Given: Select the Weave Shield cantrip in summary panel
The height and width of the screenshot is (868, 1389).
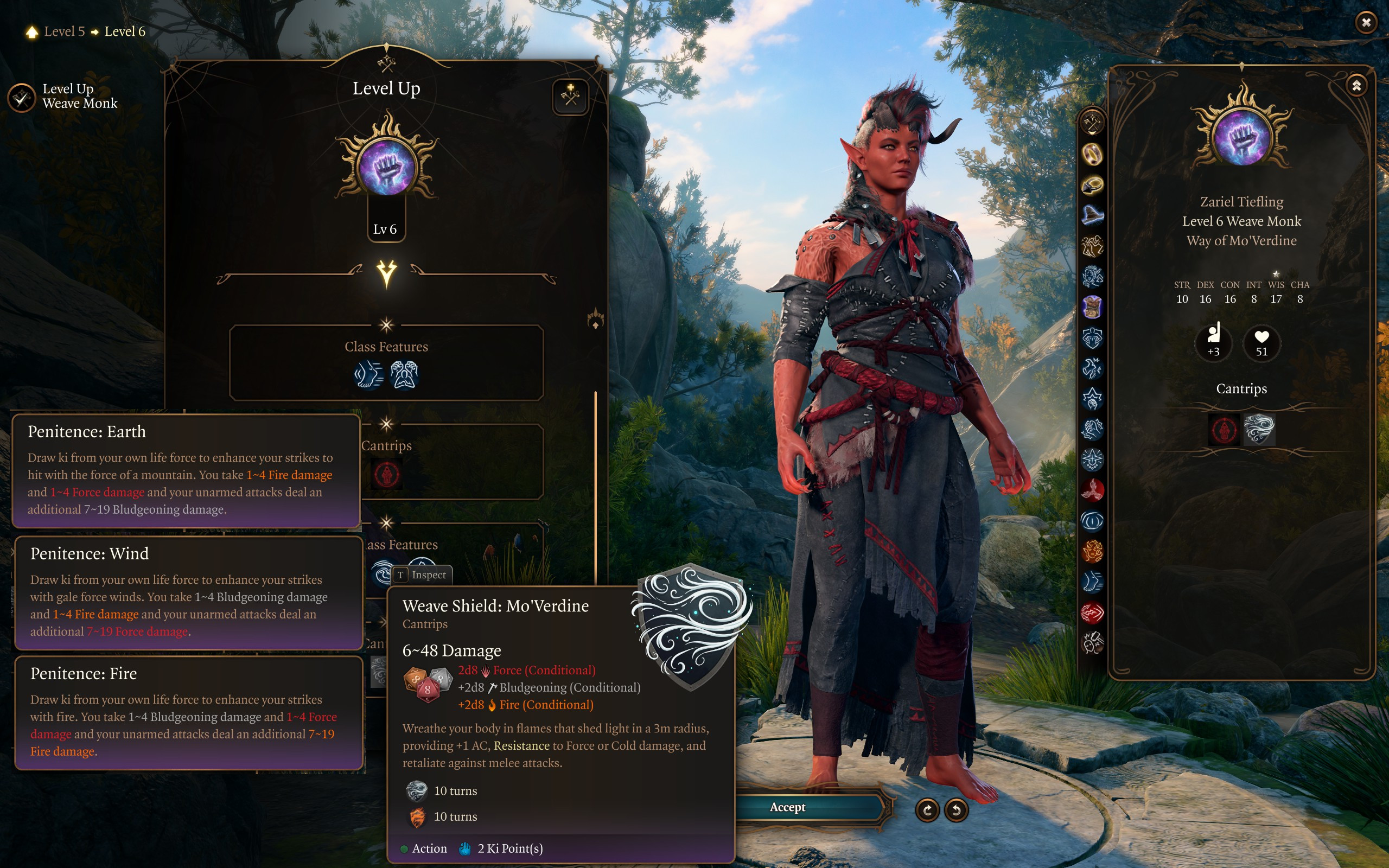Looking at the screenshot, I should (1259, 429).
